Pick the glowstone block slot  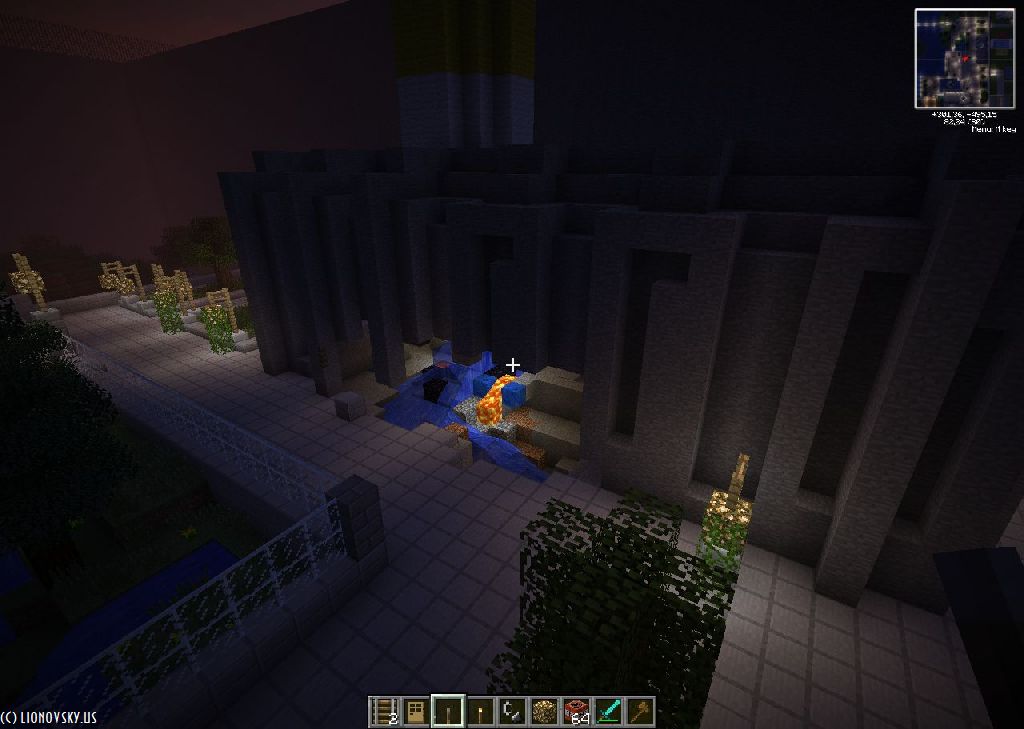tap(544, 712)
